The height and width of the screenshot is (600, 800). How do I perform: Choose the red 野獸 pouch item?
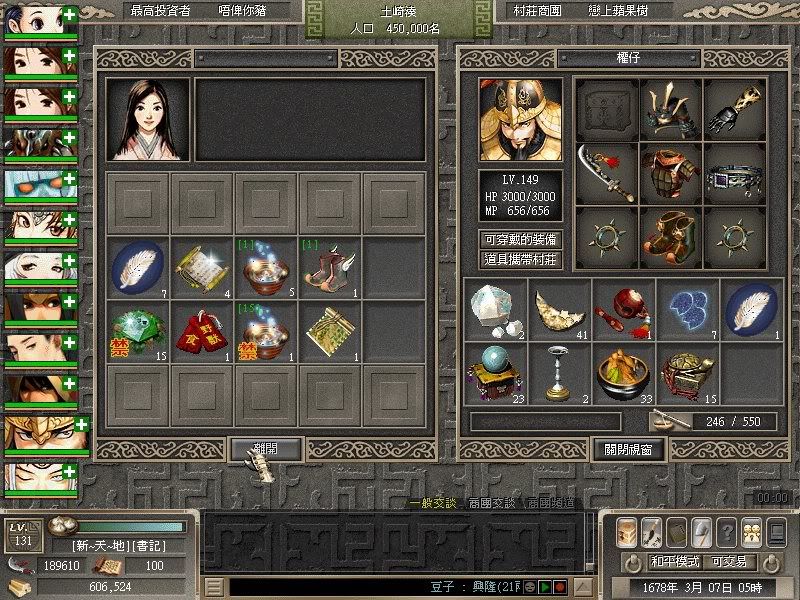point(201,329)
